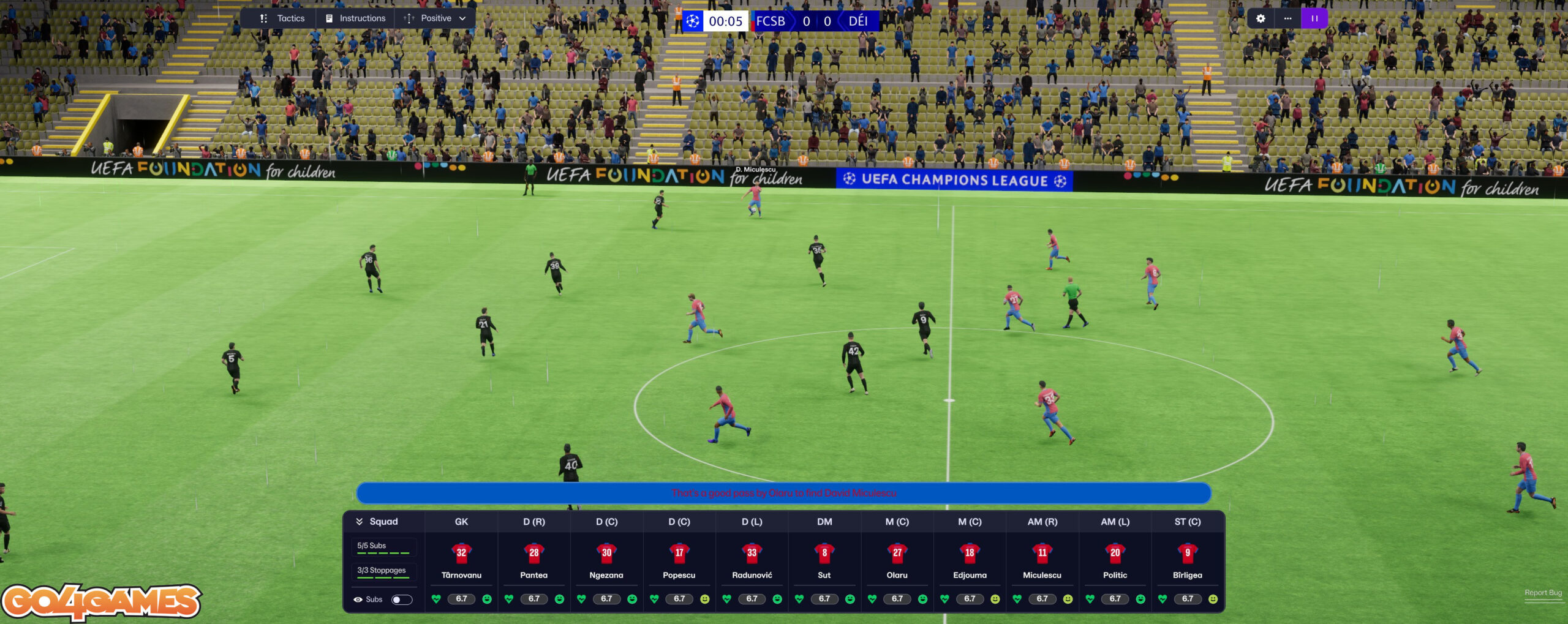This screenshot has height=624, width=1568.
Task: Open team Instructions
Action: click(x=356, y=18)
